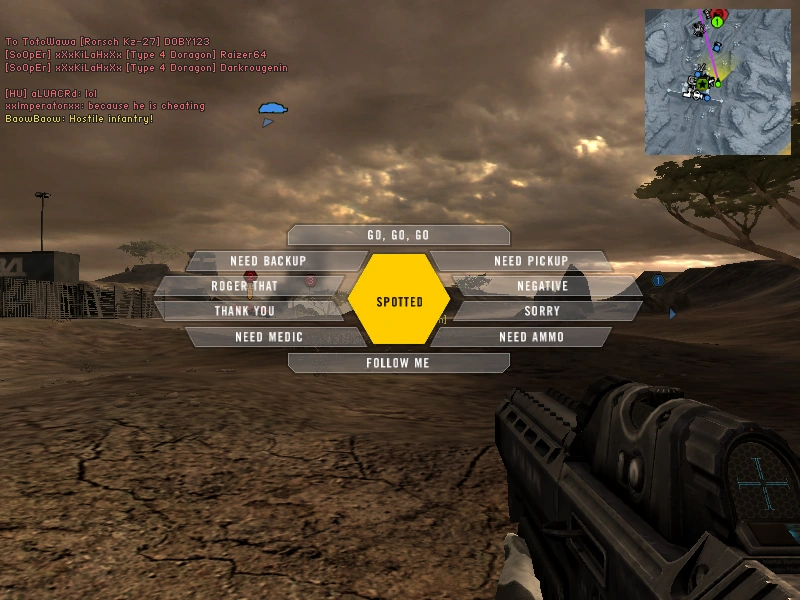The image size is (800, 600).
Task: Reply with "Roger That"
Action: 244,286
